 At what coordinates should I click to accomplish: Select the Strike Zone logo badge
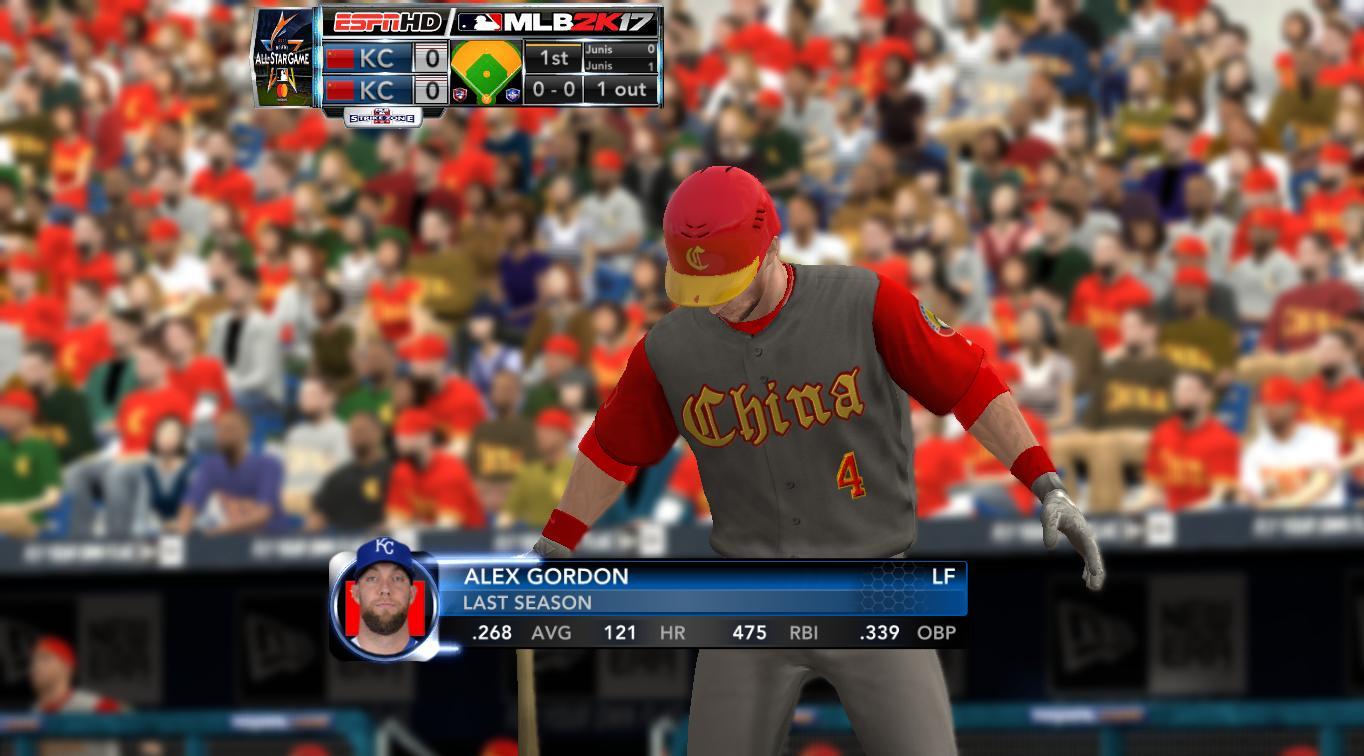(383, 117)
